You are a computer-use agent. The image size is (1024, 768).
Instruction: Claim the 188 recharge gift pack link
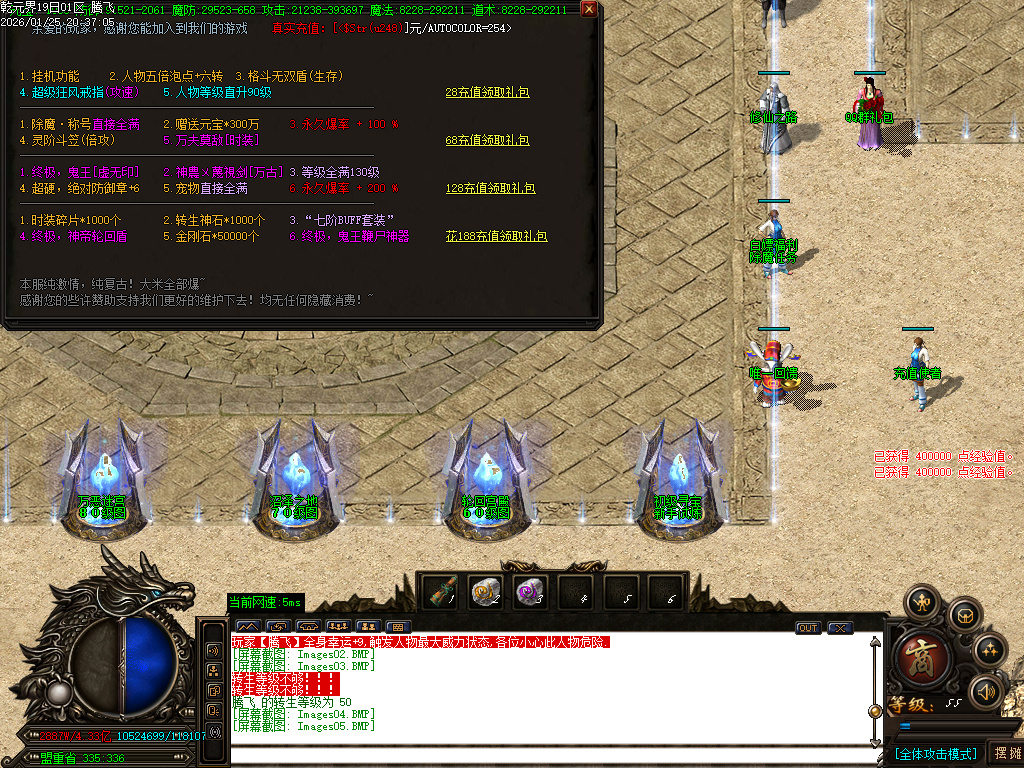(x=496, y=236)
